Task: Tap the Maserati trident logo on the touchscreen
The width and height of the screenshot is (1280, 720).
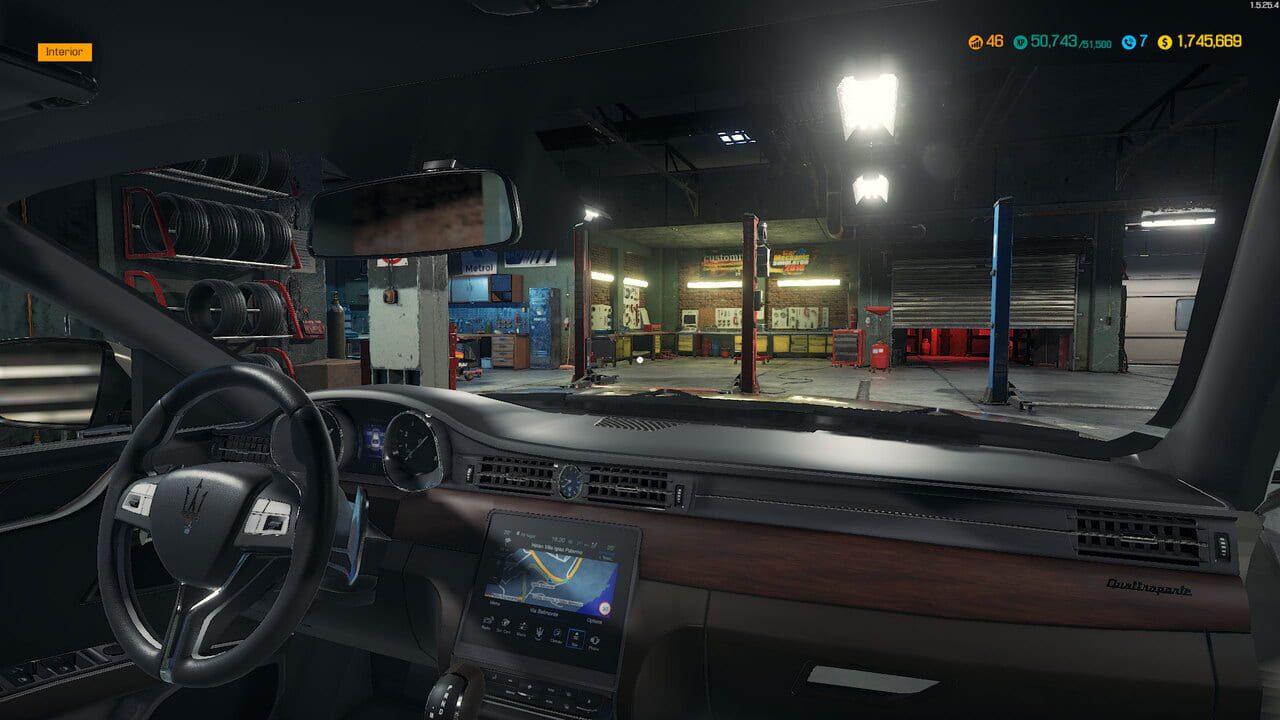Action: [x=540, y=630]
